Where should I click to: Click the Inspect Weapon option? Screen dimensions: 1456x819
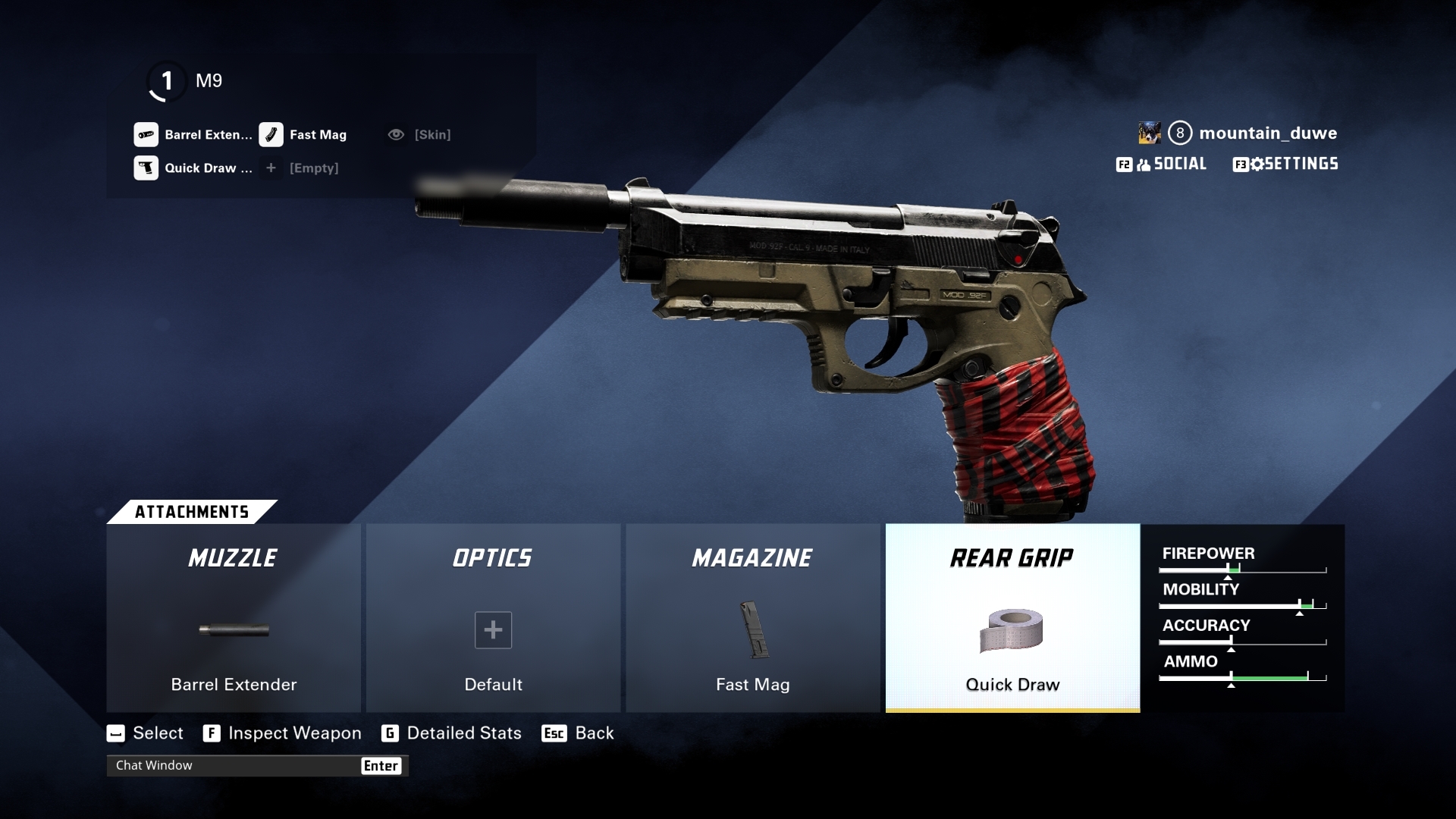tap(283, 733)
